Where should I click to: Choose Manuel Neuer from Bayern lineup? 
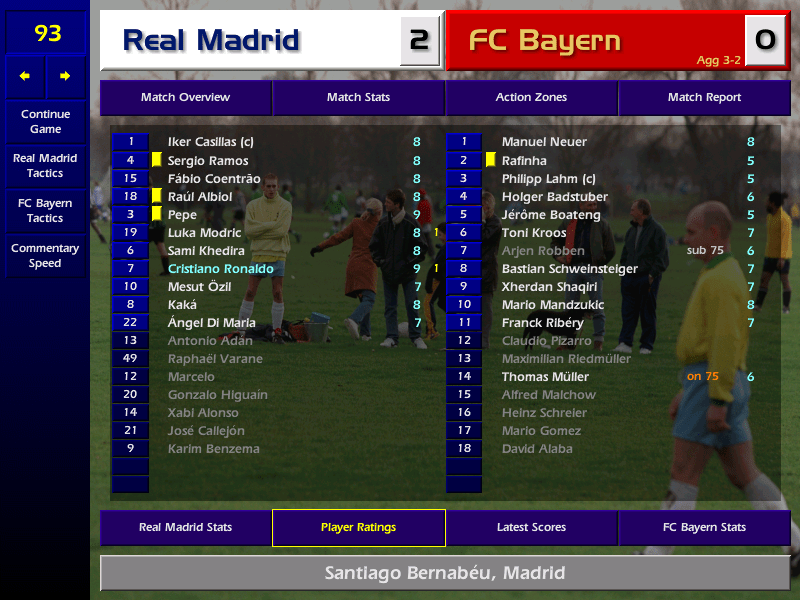pos(544,142)
